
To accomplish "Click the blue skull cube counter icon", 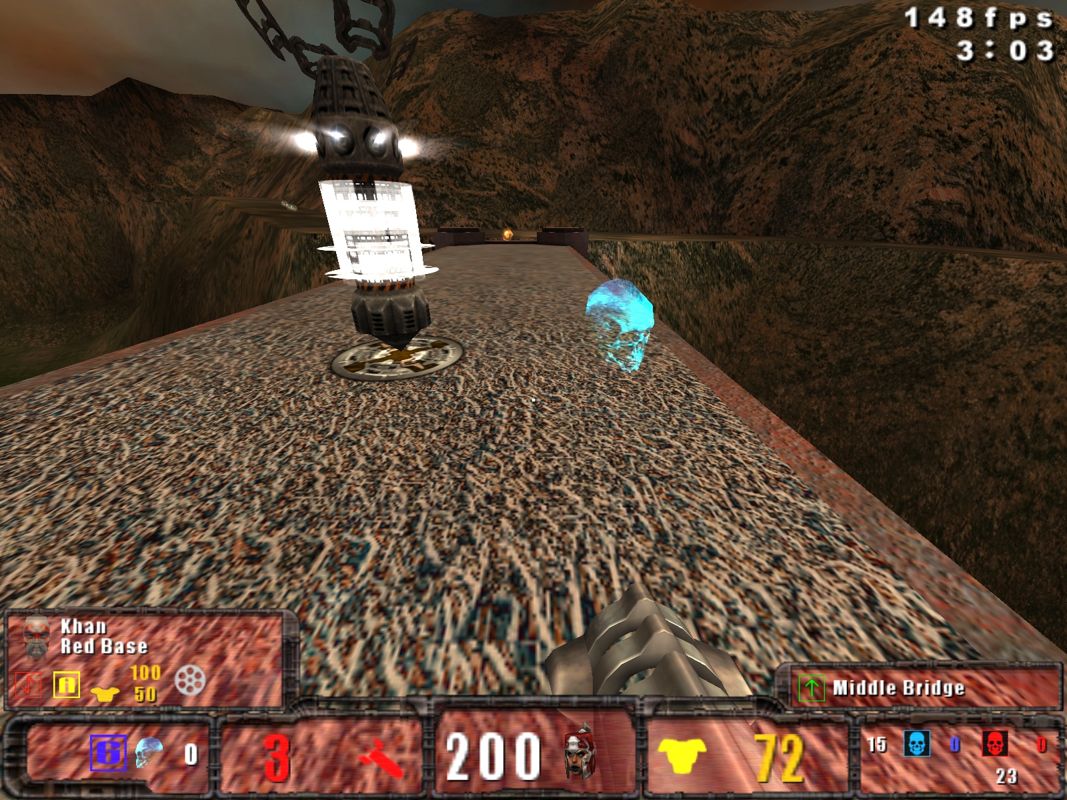I will pyautogui.click(x=150, y=752).
